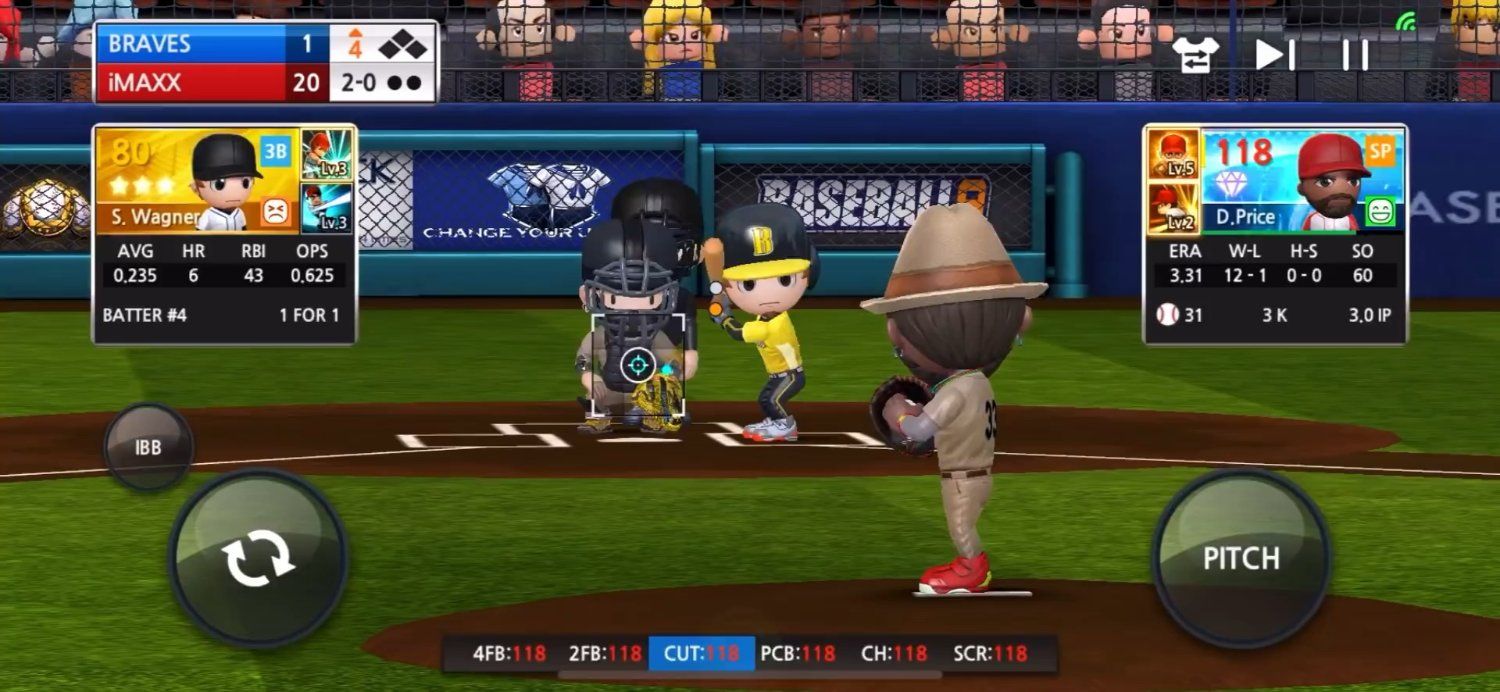Skip ahead with the play-next icon
Image resolution: width=1500 pixels, height=692 pixels.
[x=1275, y=54]
